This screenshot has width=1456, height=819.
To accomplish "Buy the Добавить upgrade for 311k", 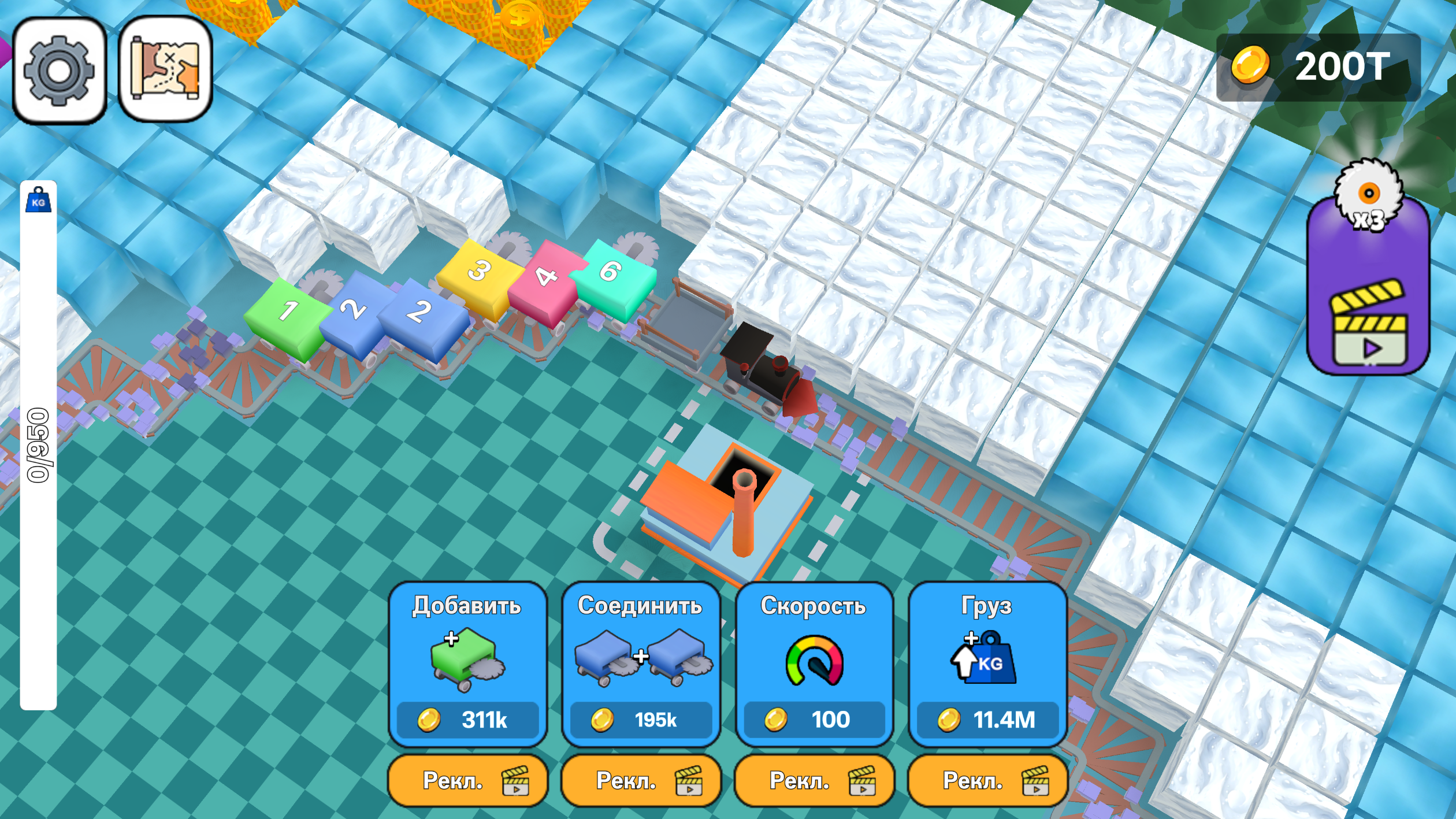I will pyautogui.click(x=468, y=721).
